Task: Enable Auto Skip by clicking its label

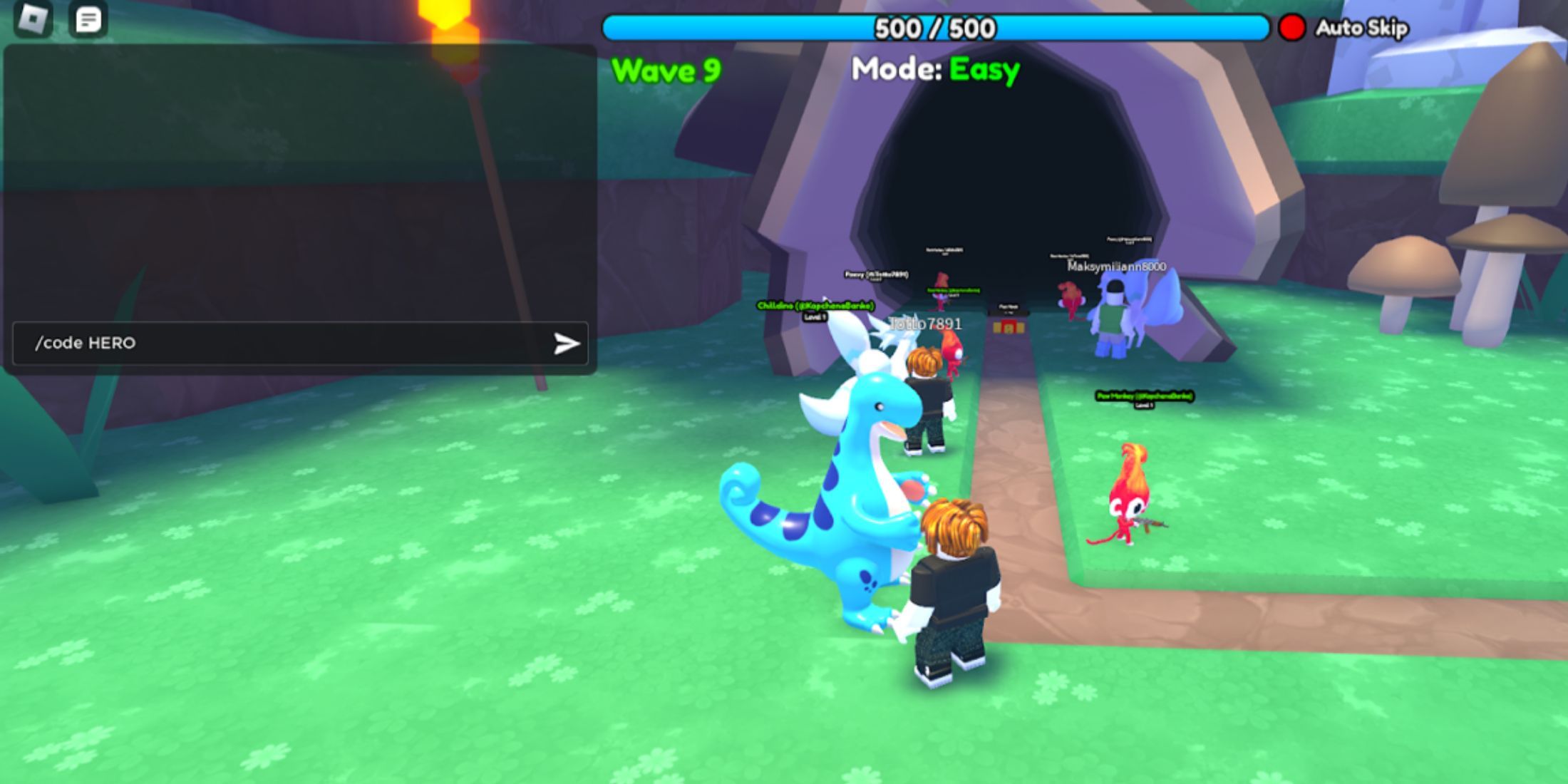Action: [x=1360, y=29]
